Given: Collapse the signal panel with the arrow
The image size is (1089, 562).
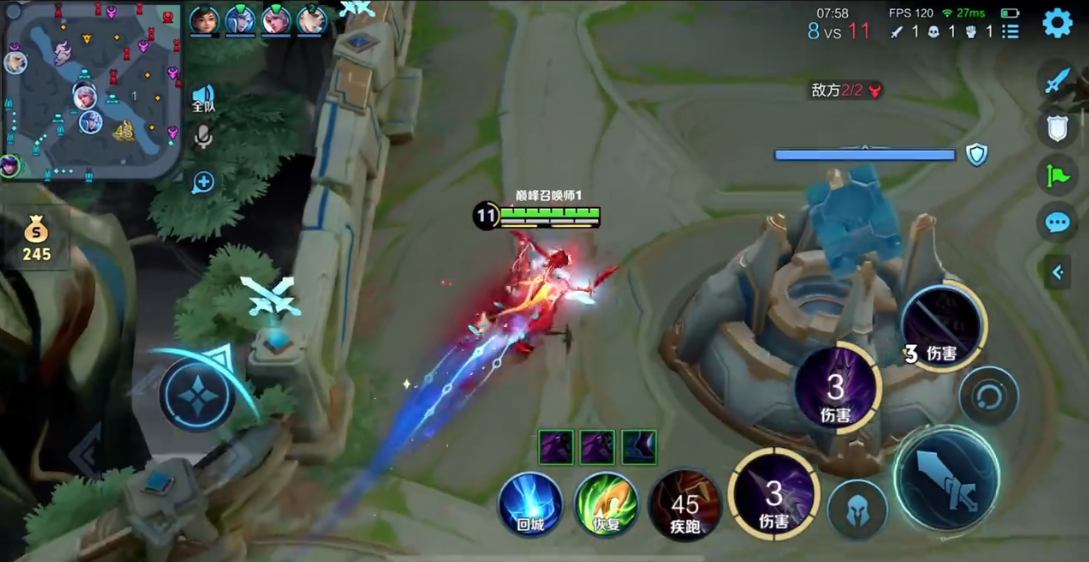Looking at the screenshot, I should [1058, 271].
